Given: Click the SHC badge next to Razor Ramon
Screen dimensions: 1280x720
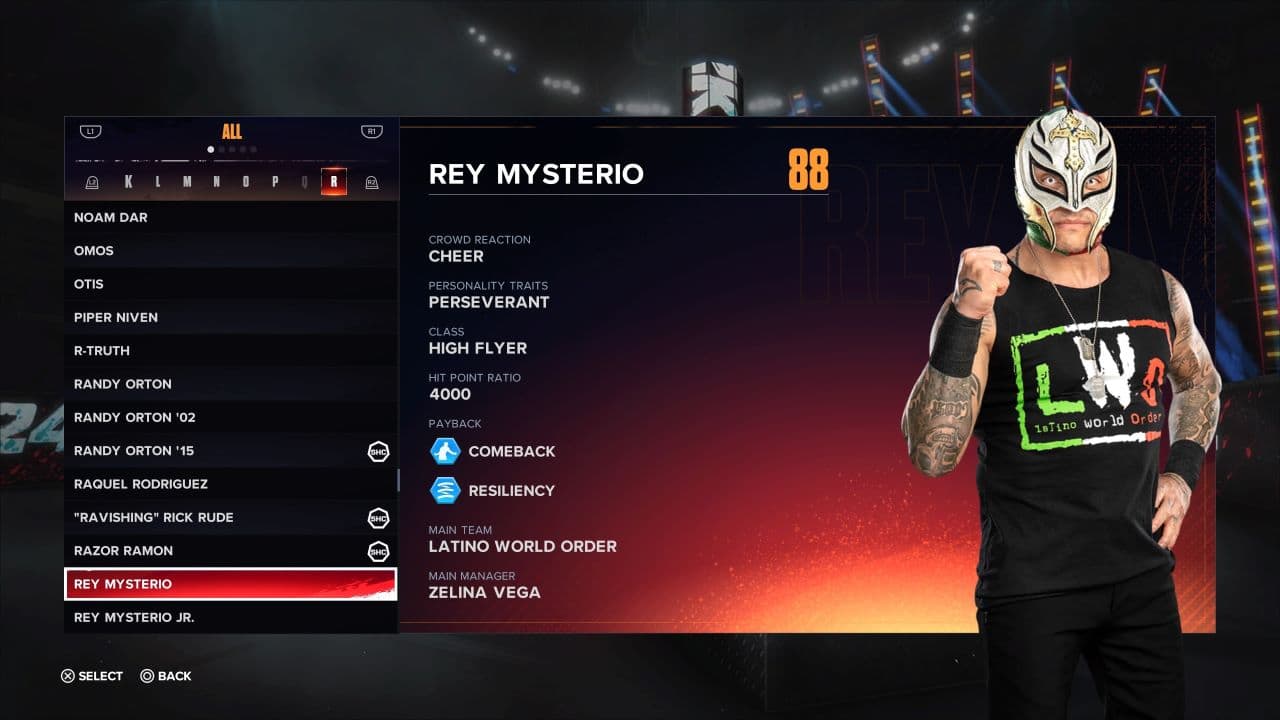Looking at the screenshot, I should pyautogui.click(x=377, y=551).
